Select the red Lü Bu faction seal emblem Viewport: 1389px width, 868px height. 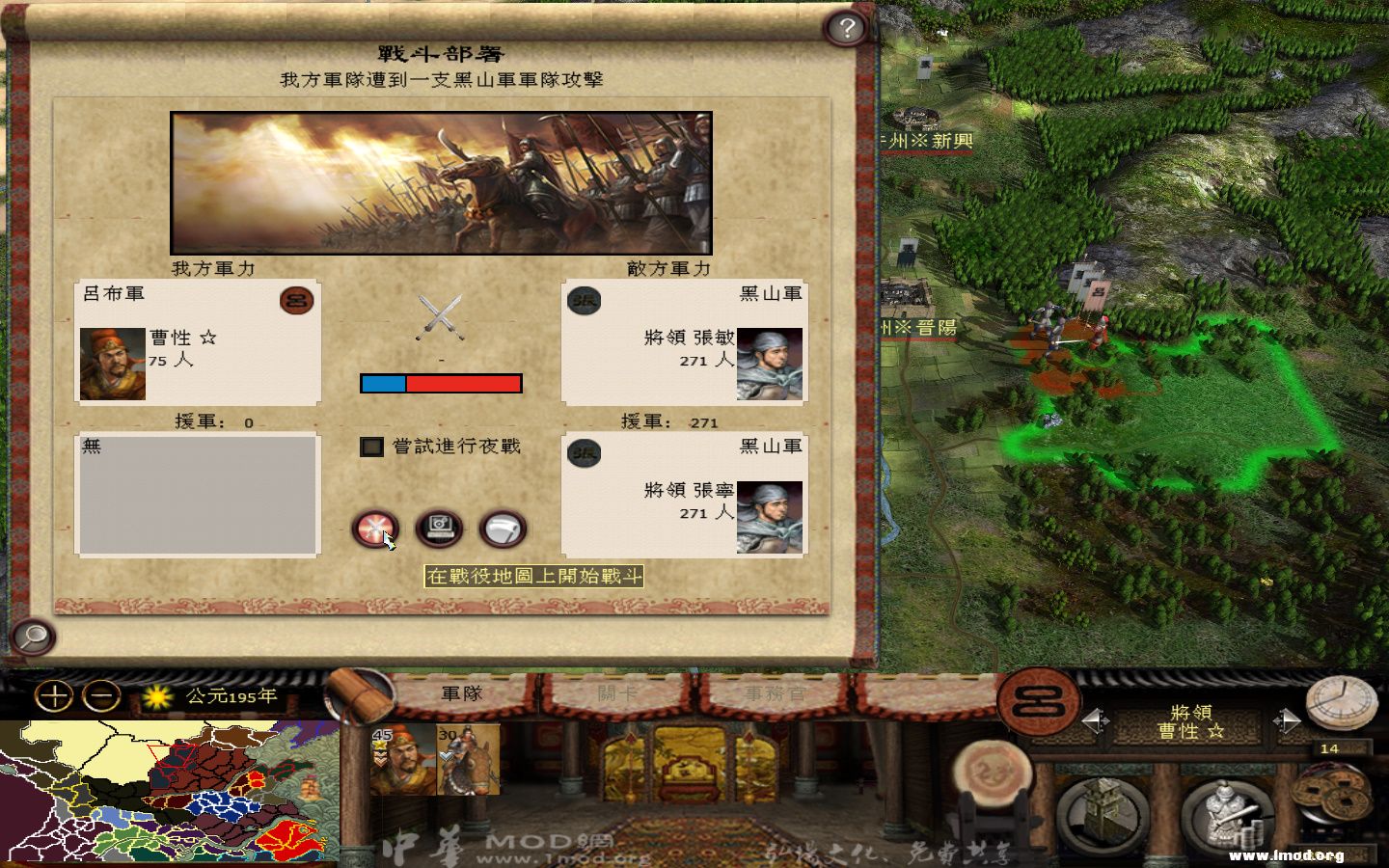point(297,301)
